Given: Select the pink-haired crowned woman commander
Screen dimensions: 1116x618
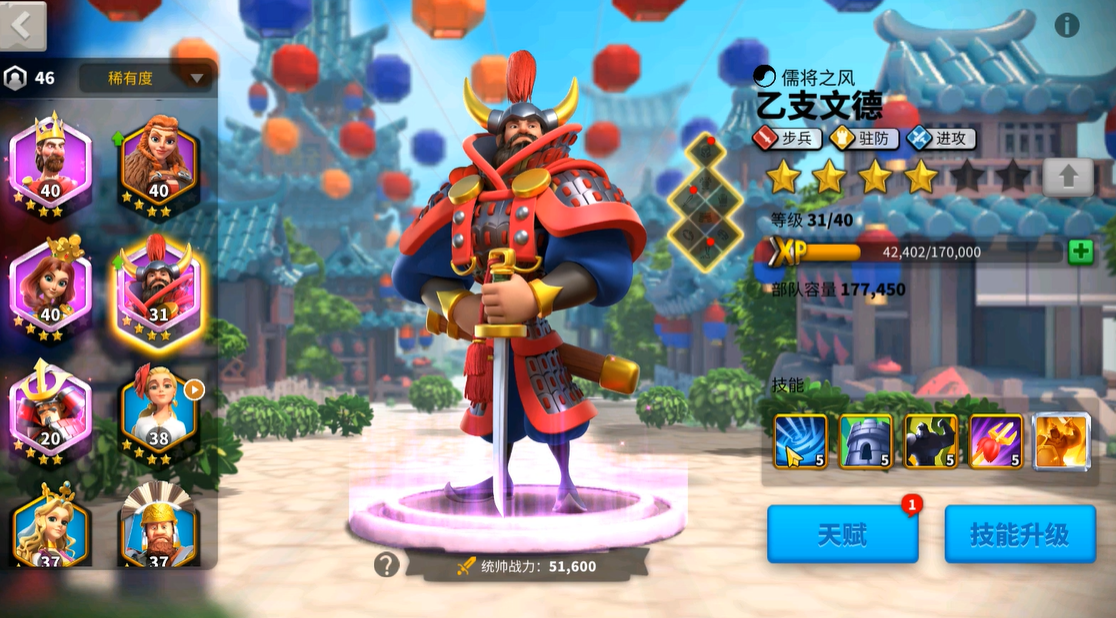Looking at the screenshot, I should [x=50, y=287].
